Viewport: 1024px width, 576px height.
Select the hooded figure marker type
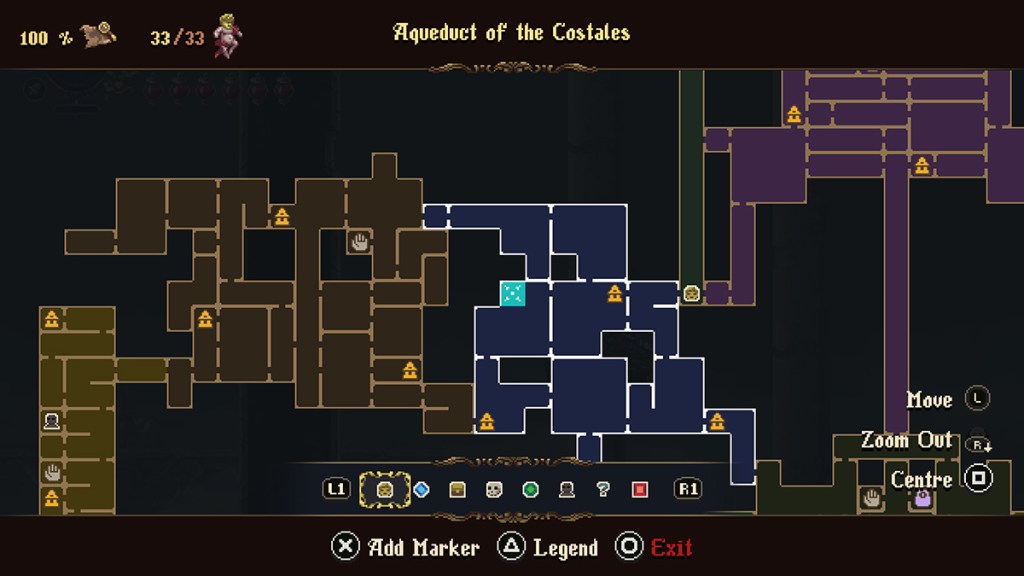(567, 489)
